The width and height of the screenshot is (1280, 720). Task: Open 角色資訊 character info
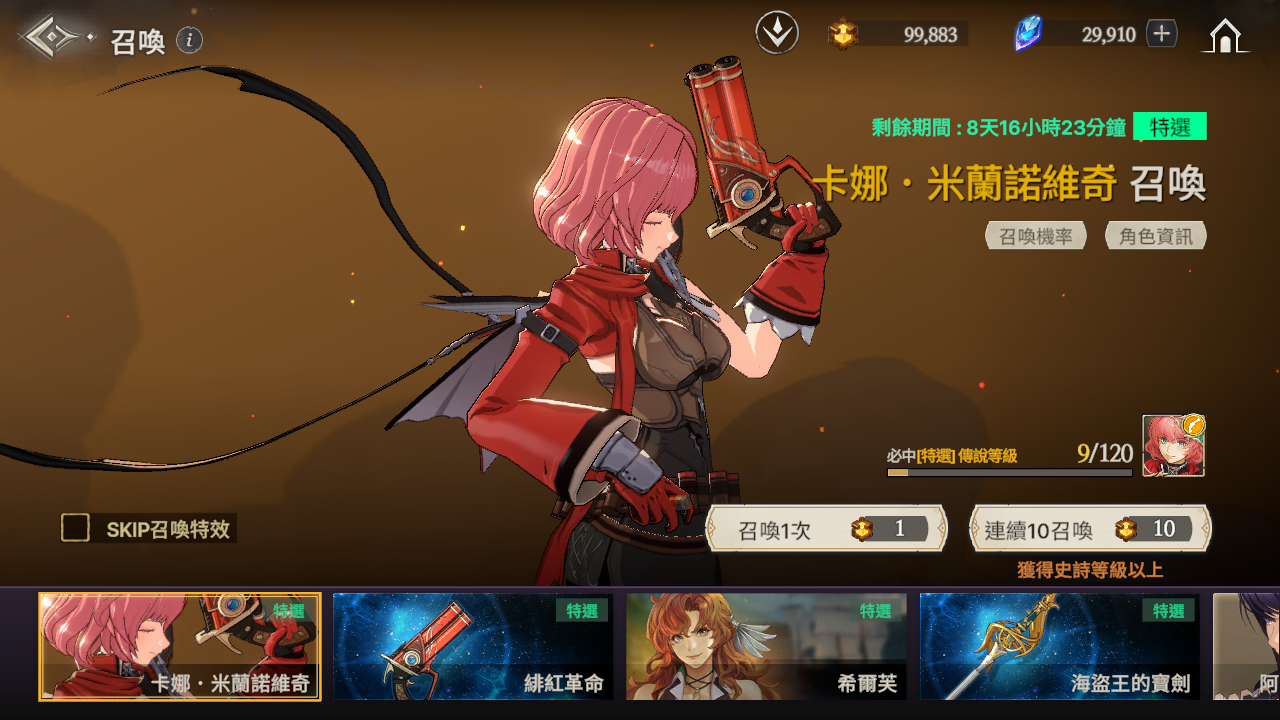pos(1156,236)
